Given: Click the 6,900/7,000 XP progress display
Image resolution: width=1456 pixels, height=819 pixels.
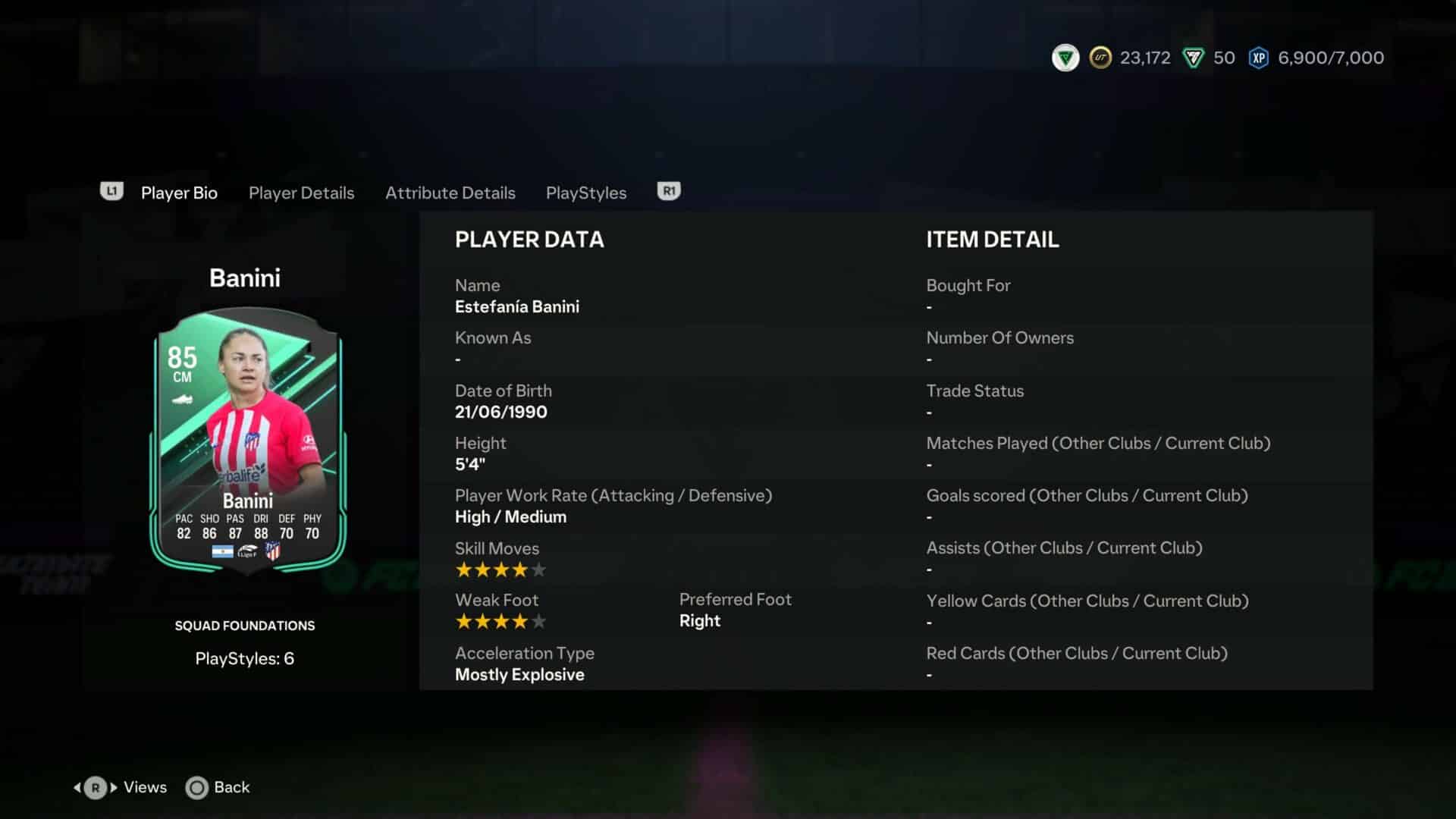Looking at the screenshot, I should (1331, 58).
